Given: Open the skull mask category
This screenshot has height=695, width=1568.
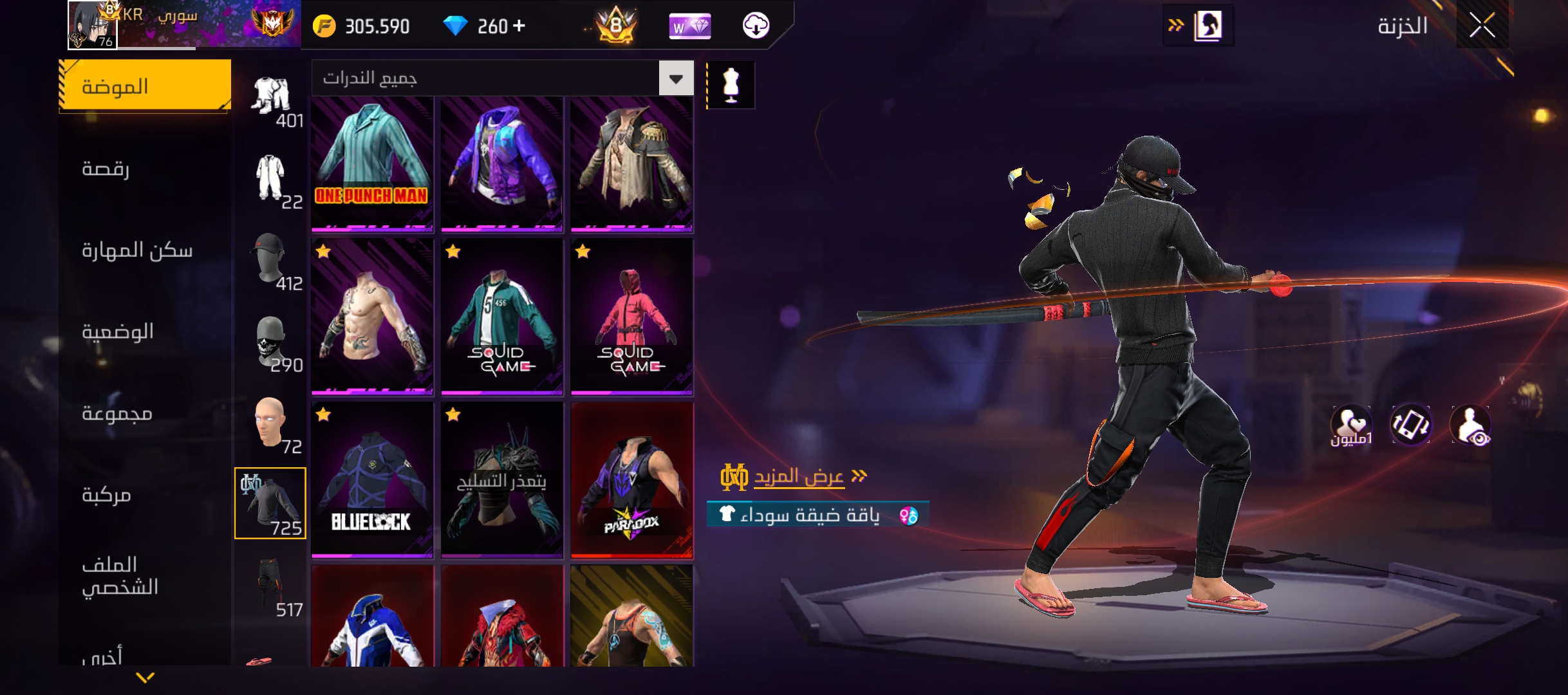Looking at the screenshot, I should [x=271, y=344].
